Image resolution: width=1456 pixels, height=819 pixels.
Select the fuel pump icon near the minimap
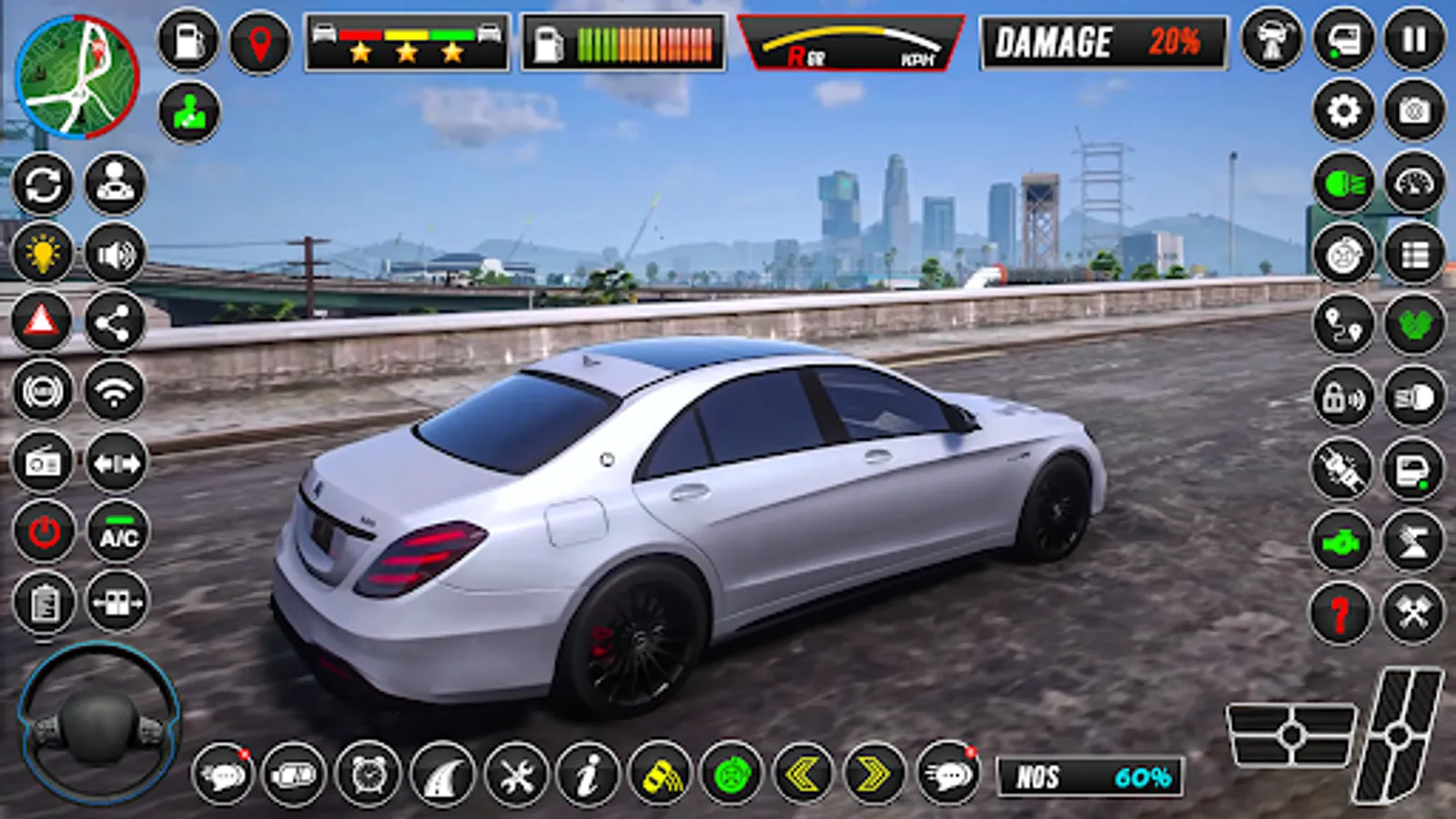tap(187, 41)
